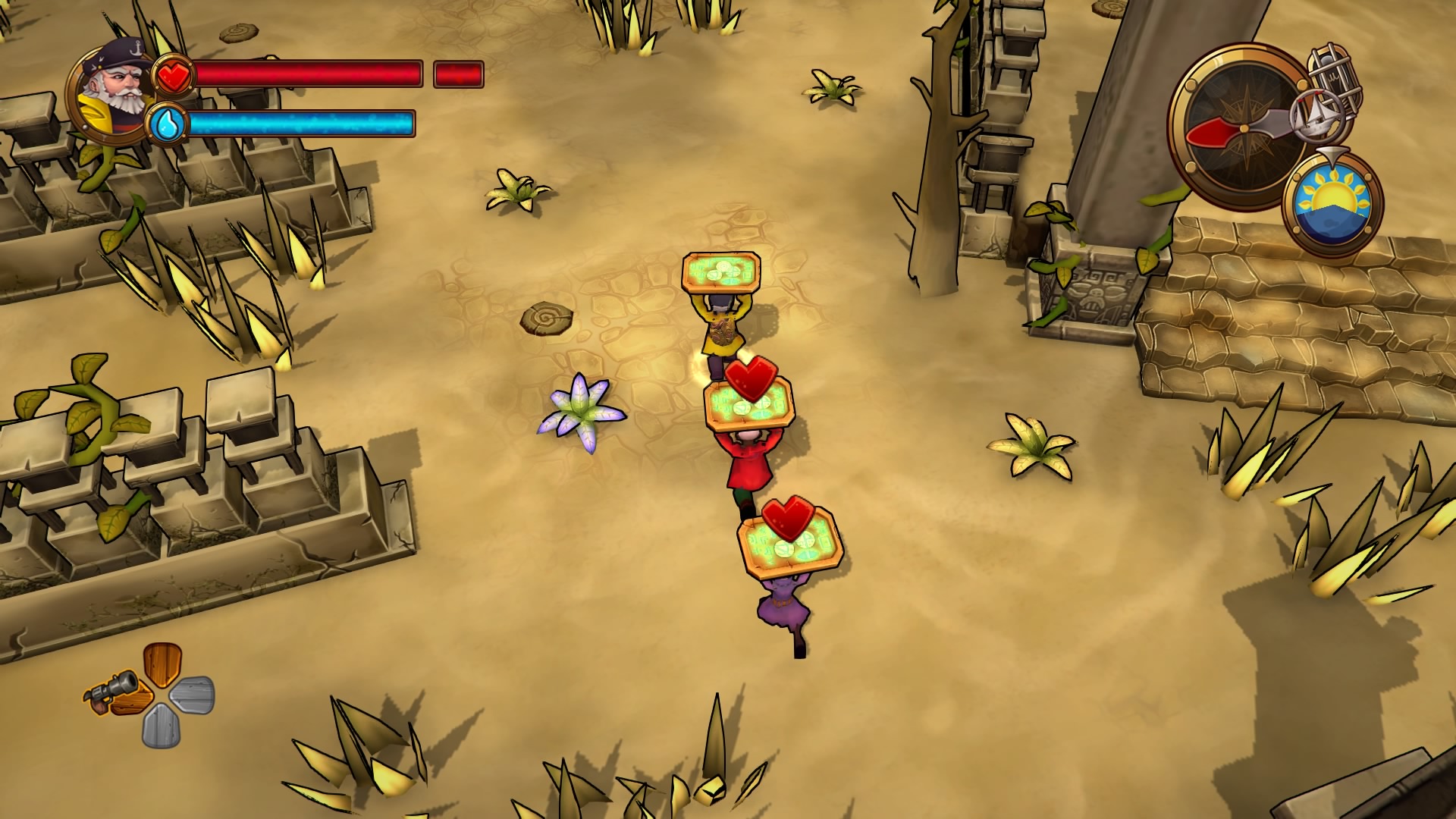The width and height of the screenshot is (1456, 819).
Task: Toggle the compass display
Action: click(1244, 129)
